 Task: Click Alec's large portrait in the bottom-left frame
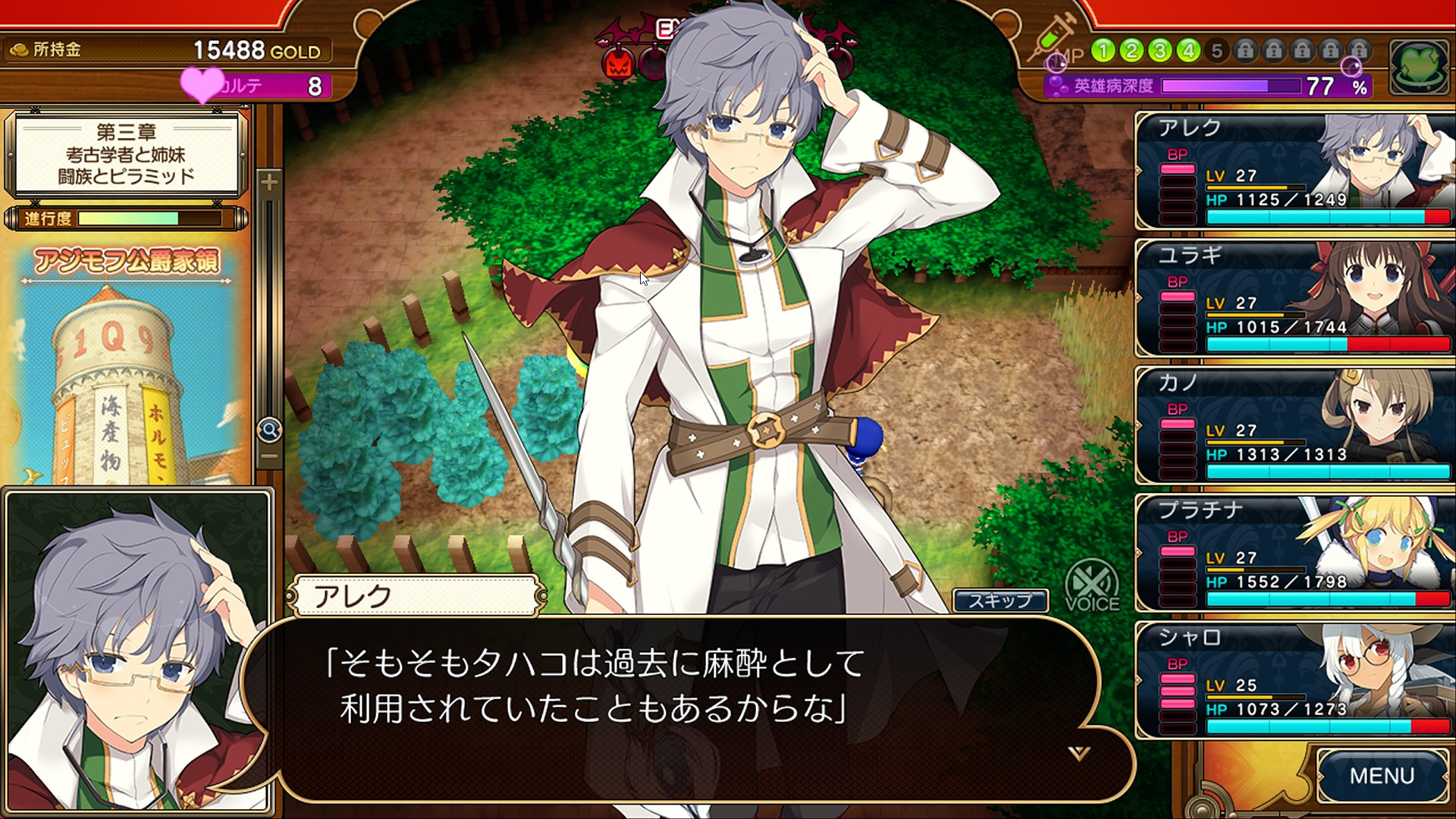(x=136, y=652)
